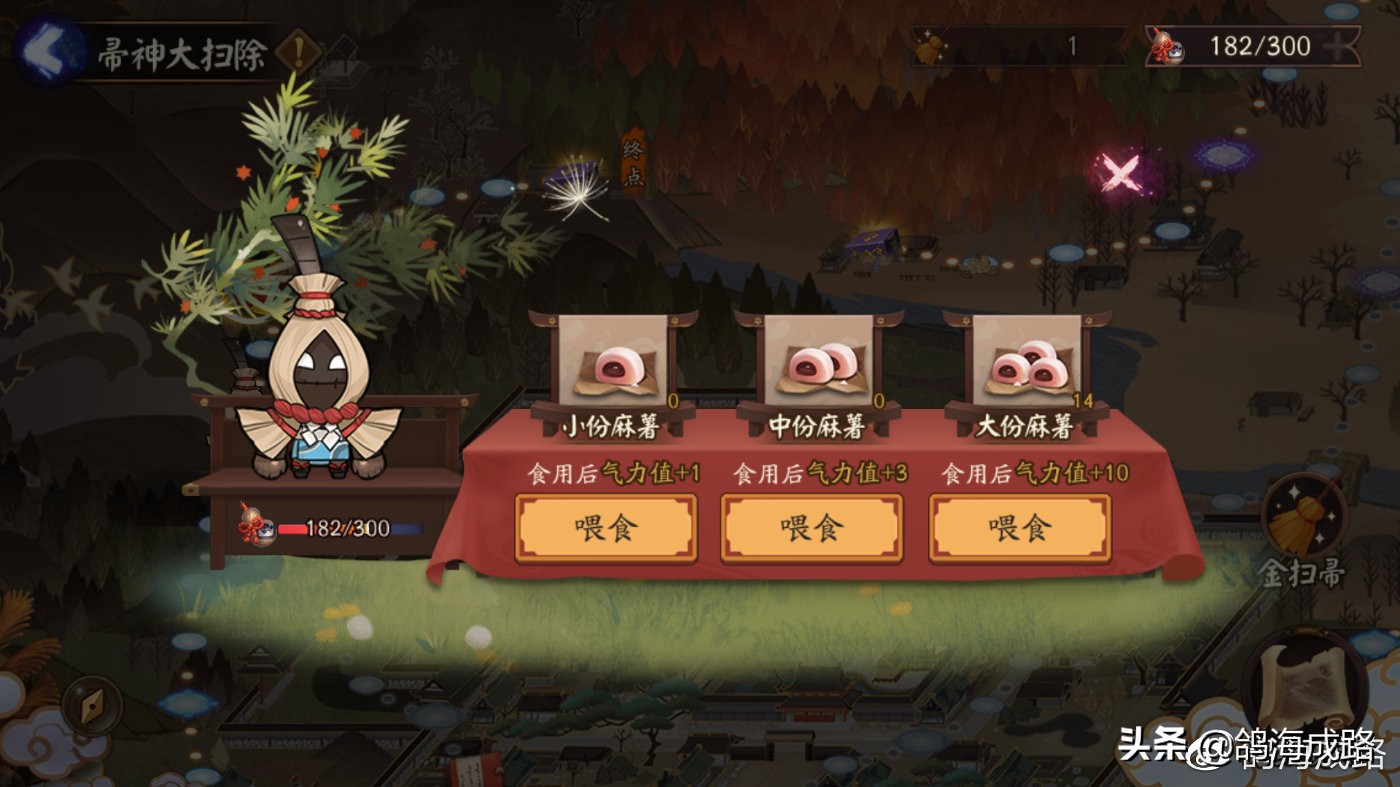Click the broom god character behind the desk

(318, 370)
